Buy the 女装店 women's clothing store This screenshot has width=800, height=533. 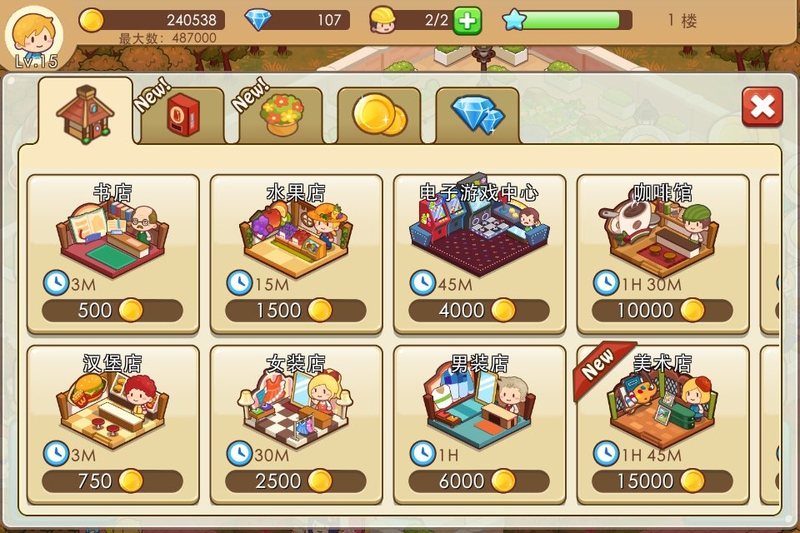(x=296, y=425)
